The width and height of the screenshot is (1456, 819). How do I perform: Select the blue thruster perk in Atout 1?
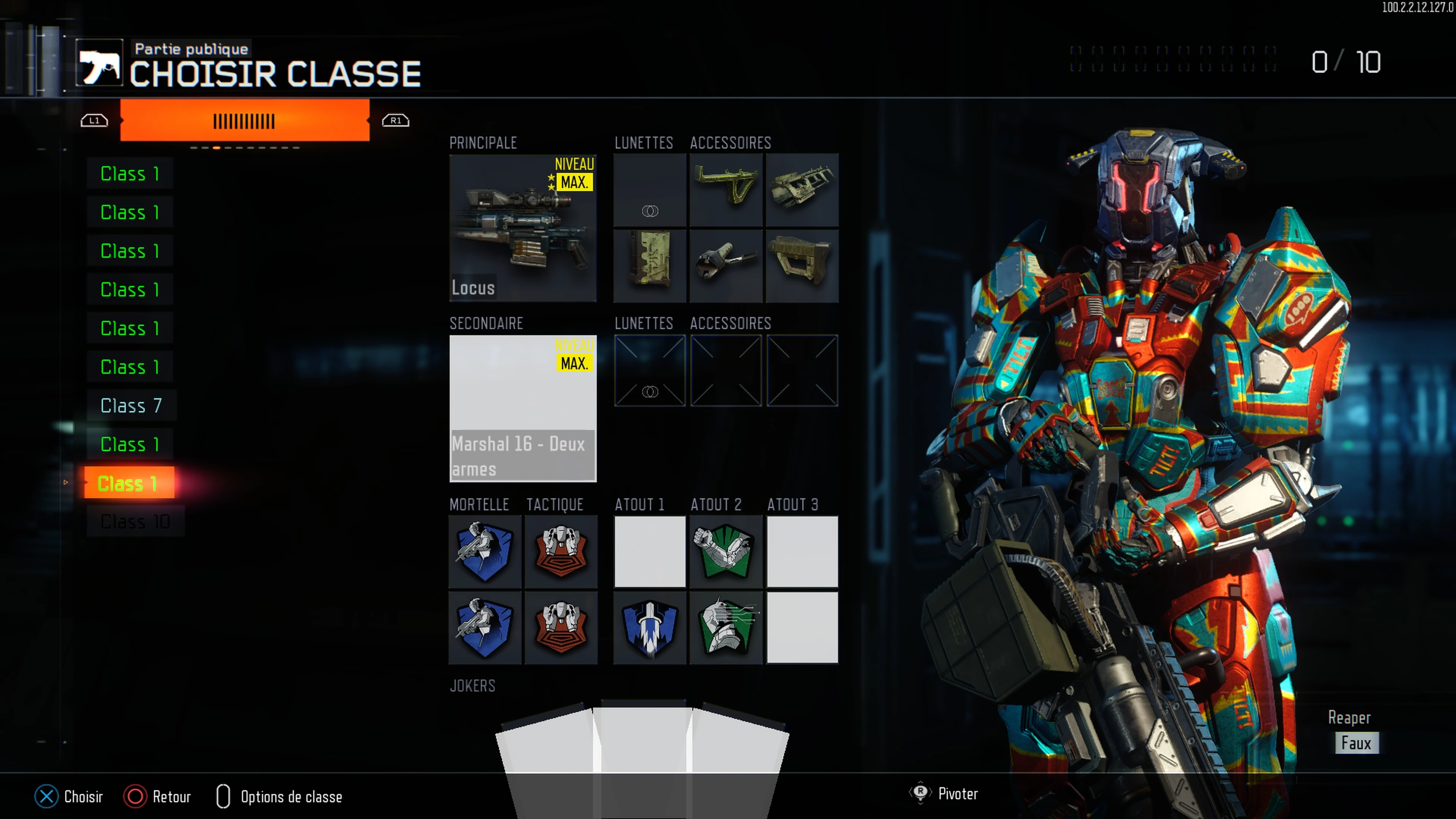point(650,628)
